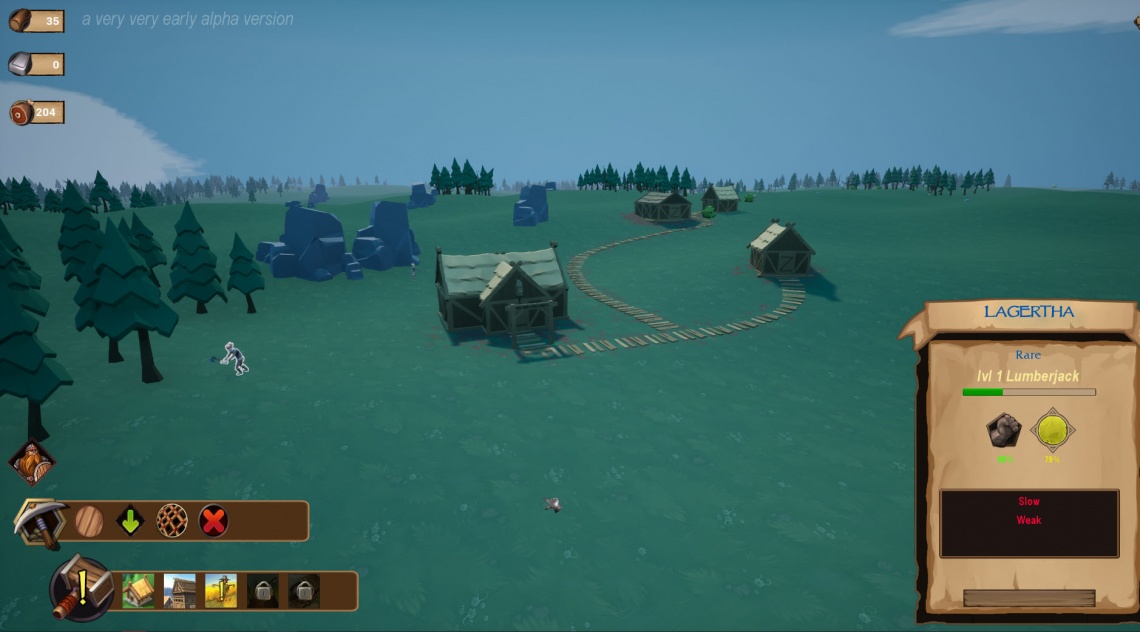Click the yellow ball stat icon
This screenshot has height=632, width=1140.
(1052, 431)
